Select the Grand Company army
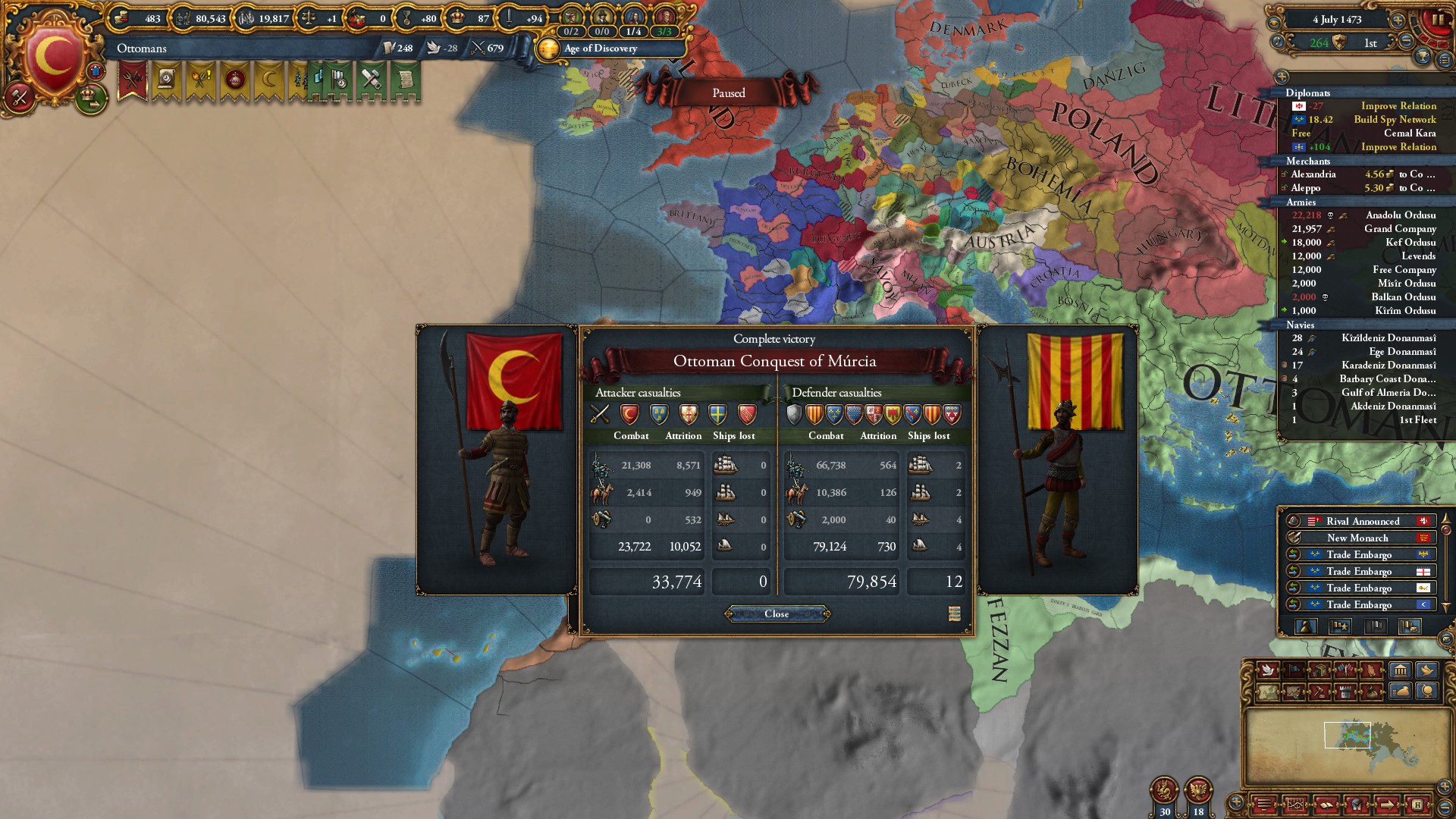 coord(1400,229)
